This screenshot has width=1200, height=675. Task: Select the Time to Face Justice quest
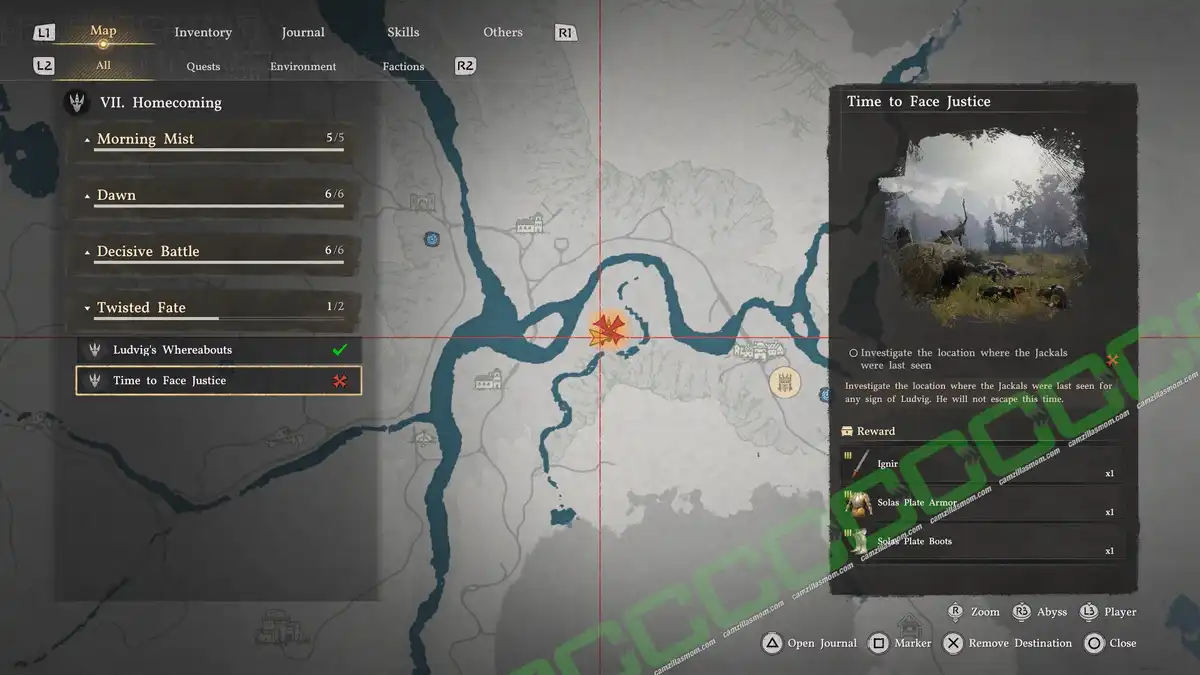[x=219, y=380]
